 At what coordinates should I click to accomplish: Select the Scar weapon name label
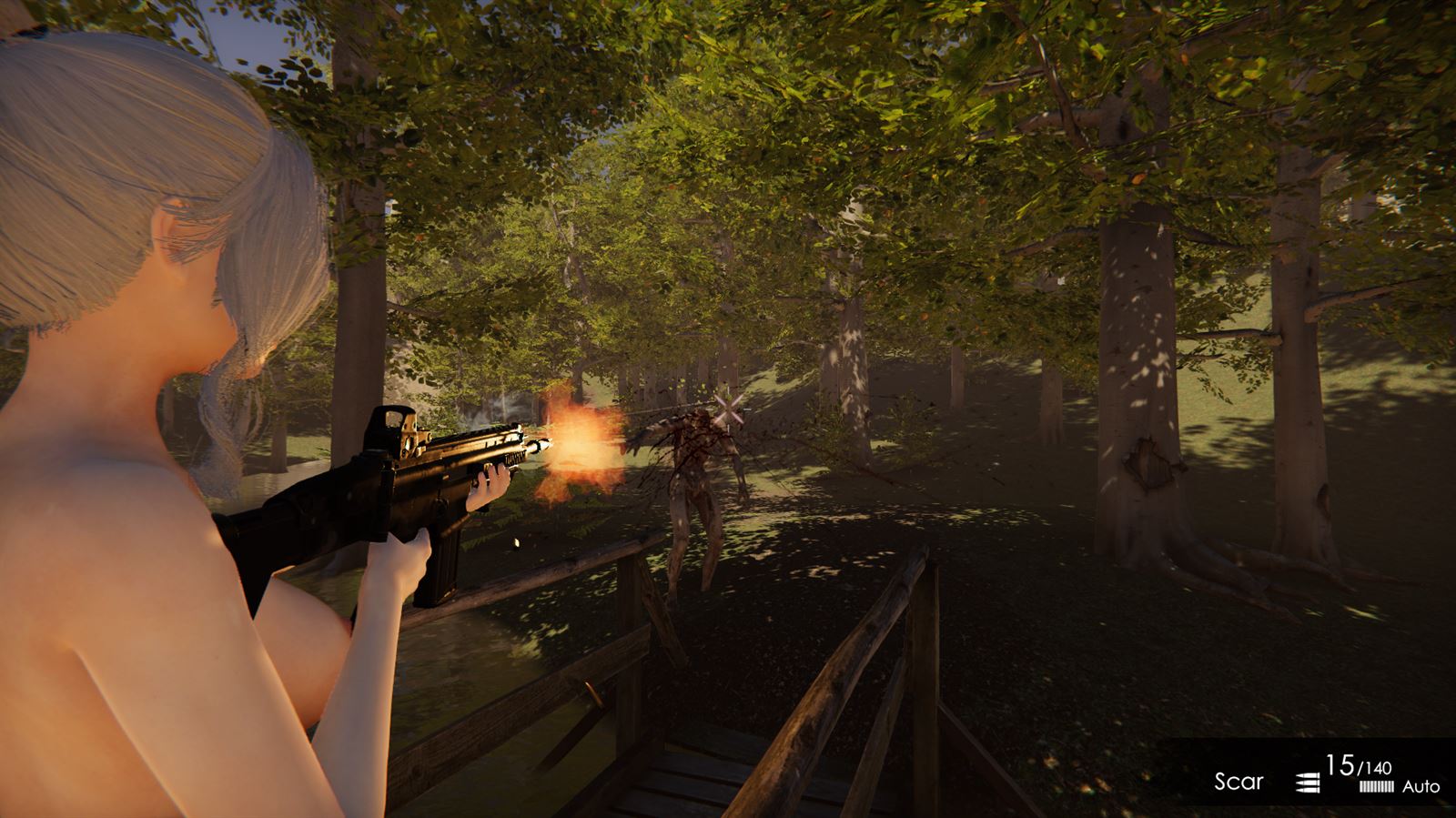tap(1239, 781)
